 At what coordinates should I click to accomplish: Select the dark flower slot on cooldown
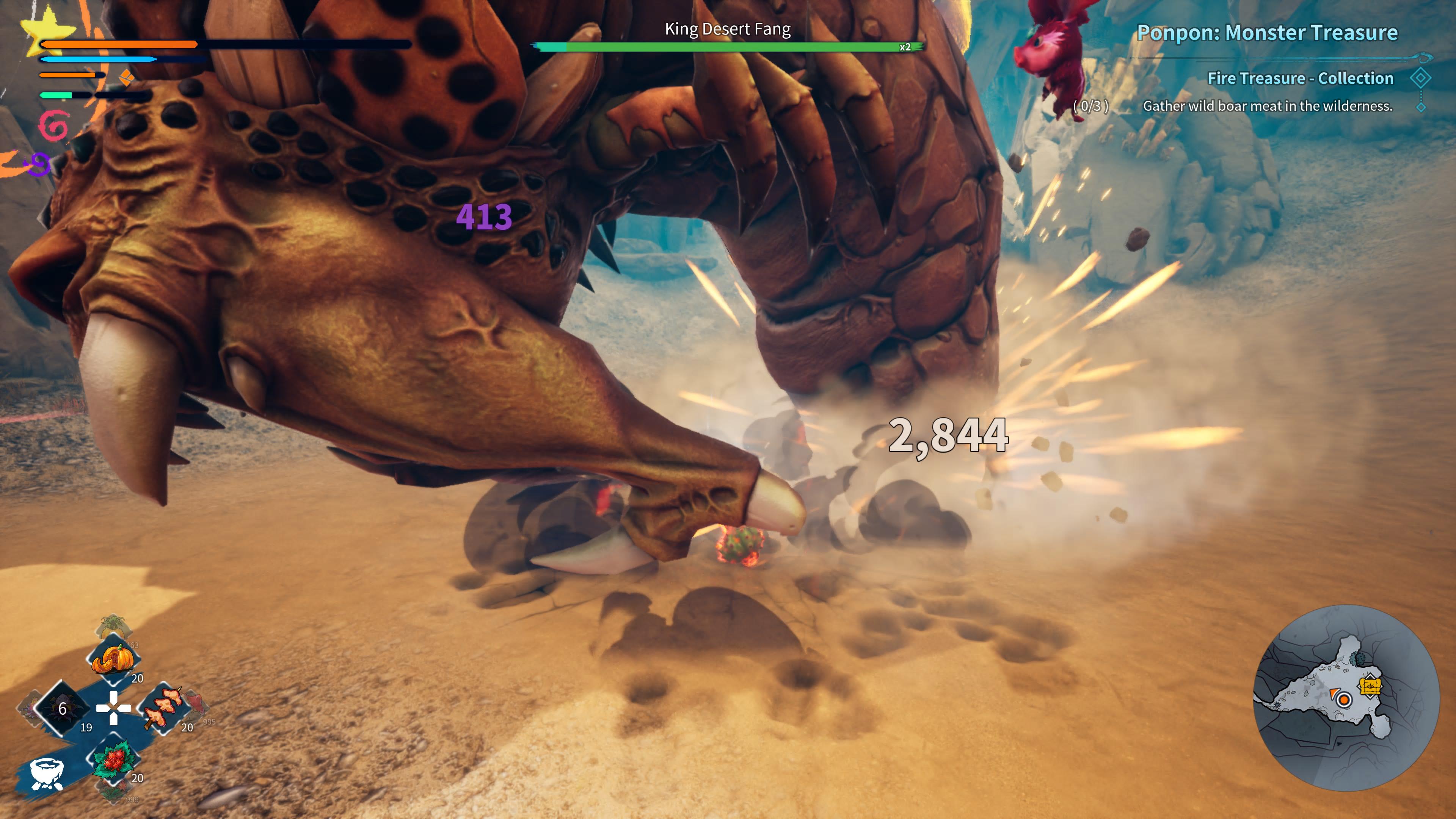click(62, 708)
